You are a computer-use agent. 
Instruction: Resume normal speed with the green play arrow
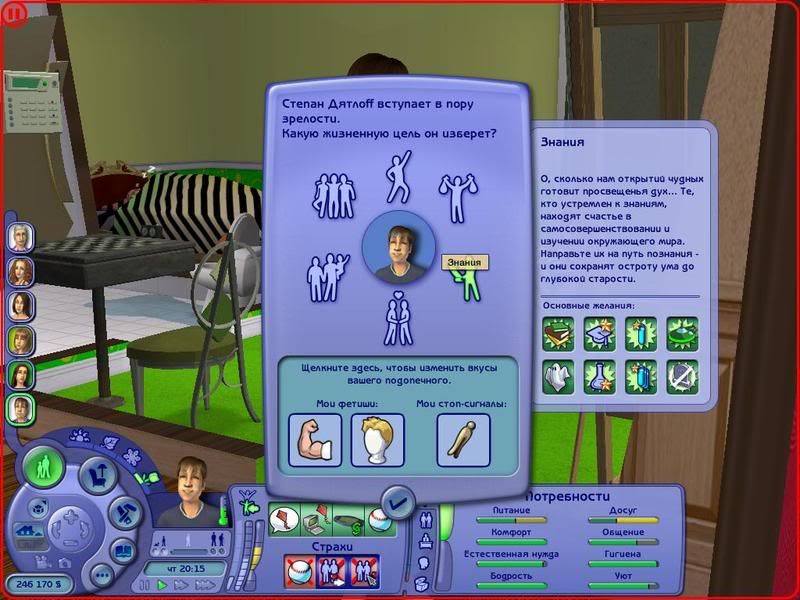[x=162, y=585]
